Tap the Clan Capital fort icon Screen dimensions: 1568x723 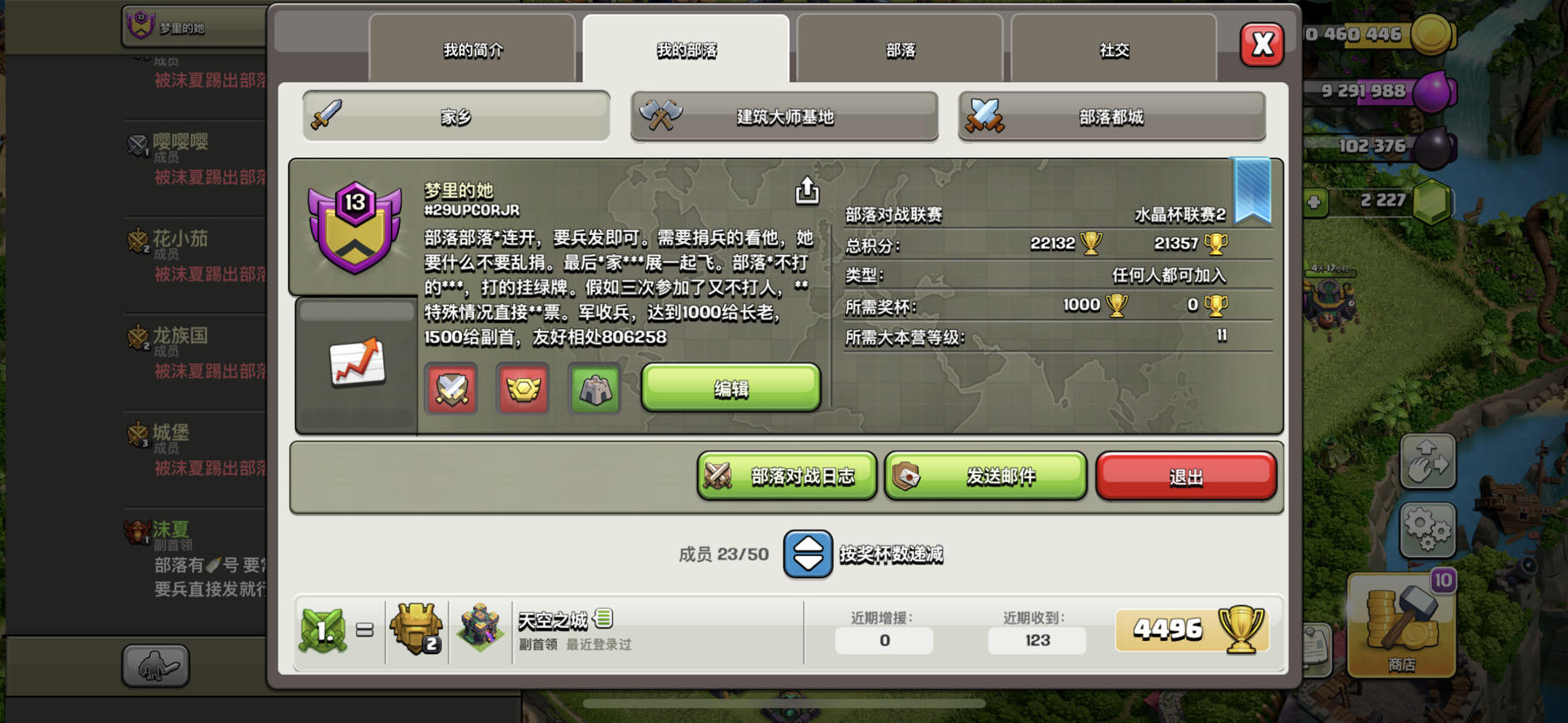click(x=595, y=390)
